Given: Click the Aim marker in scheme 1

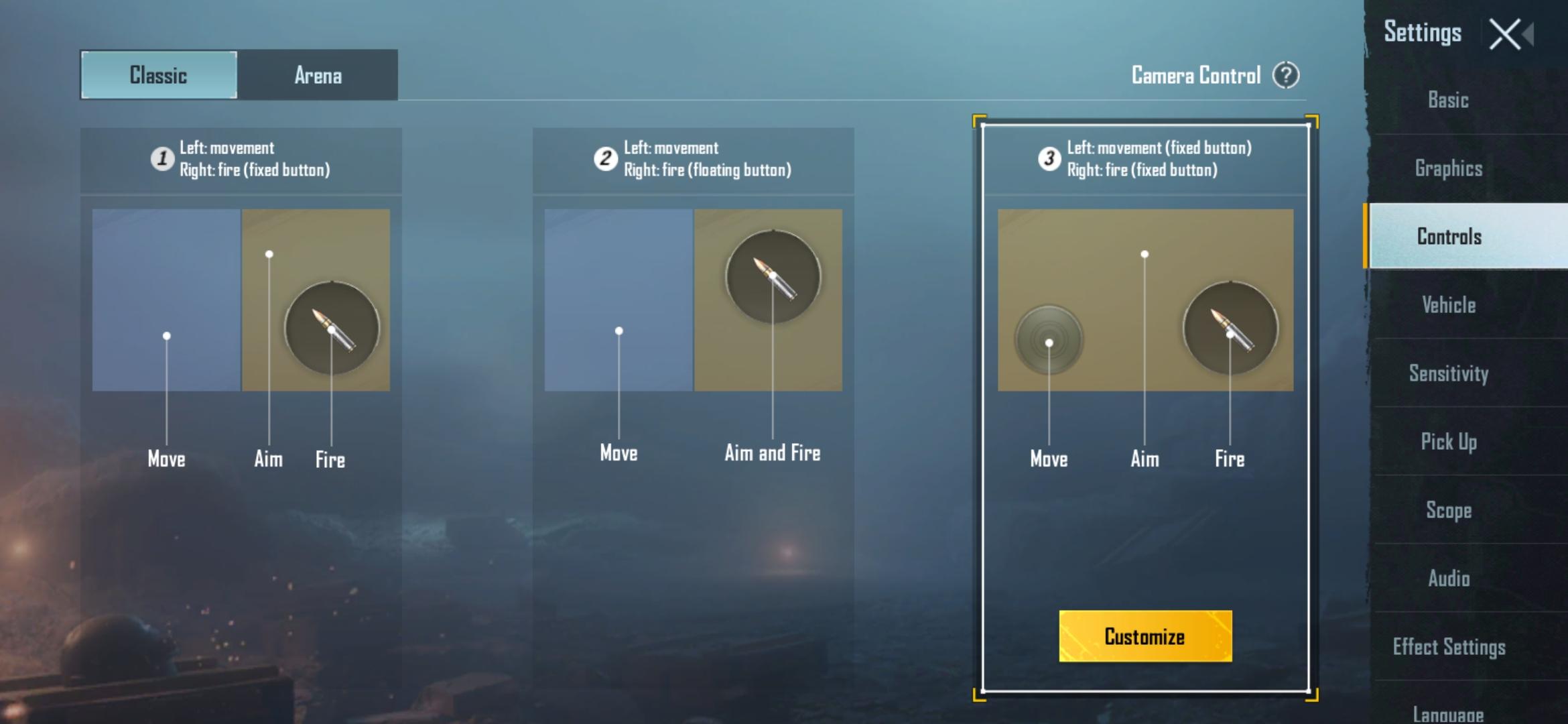Looking at the screenshot, I should click(x=268, y=255).
